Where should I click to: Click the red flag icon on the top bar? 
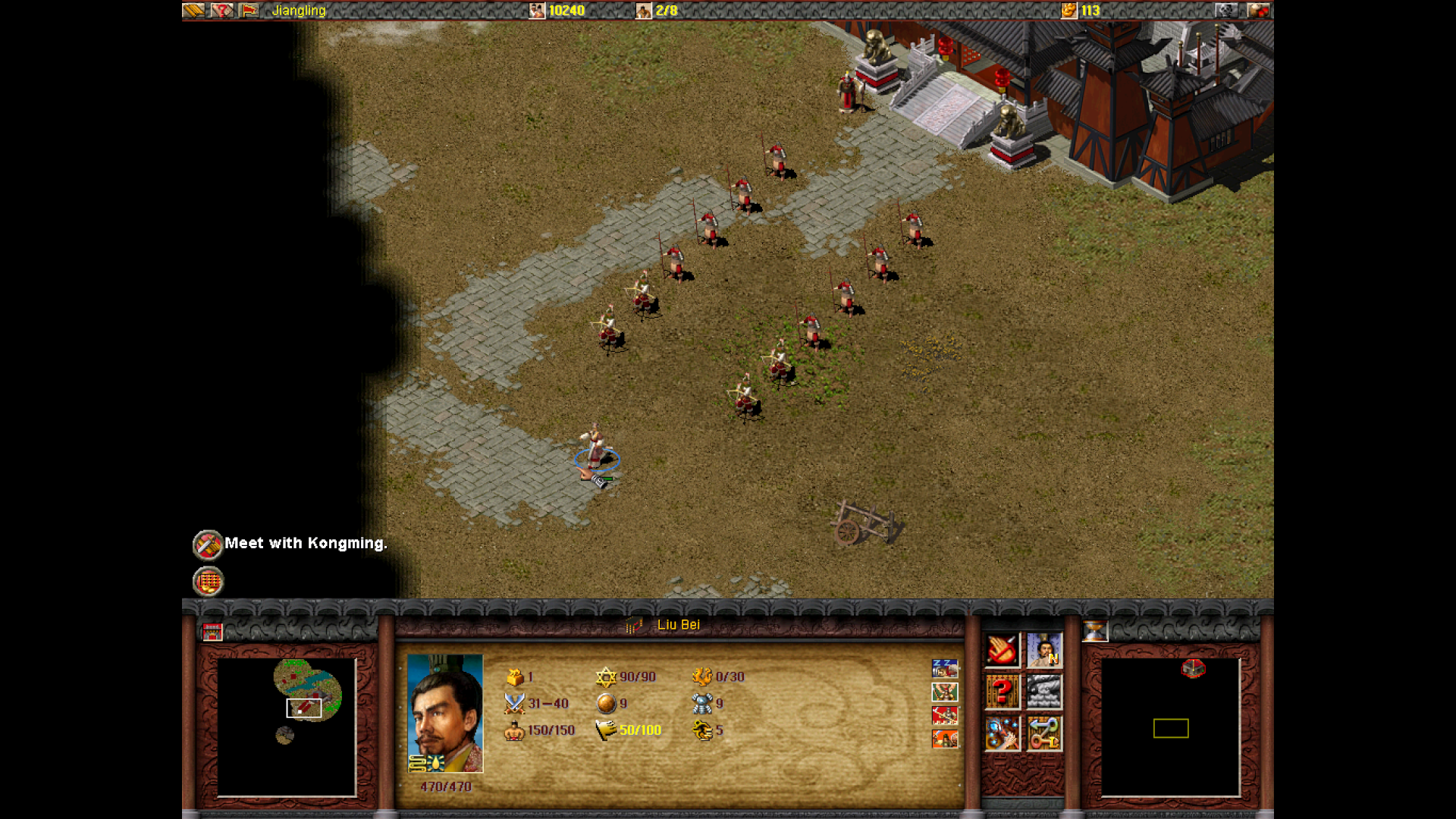click(x=250, y=11)
